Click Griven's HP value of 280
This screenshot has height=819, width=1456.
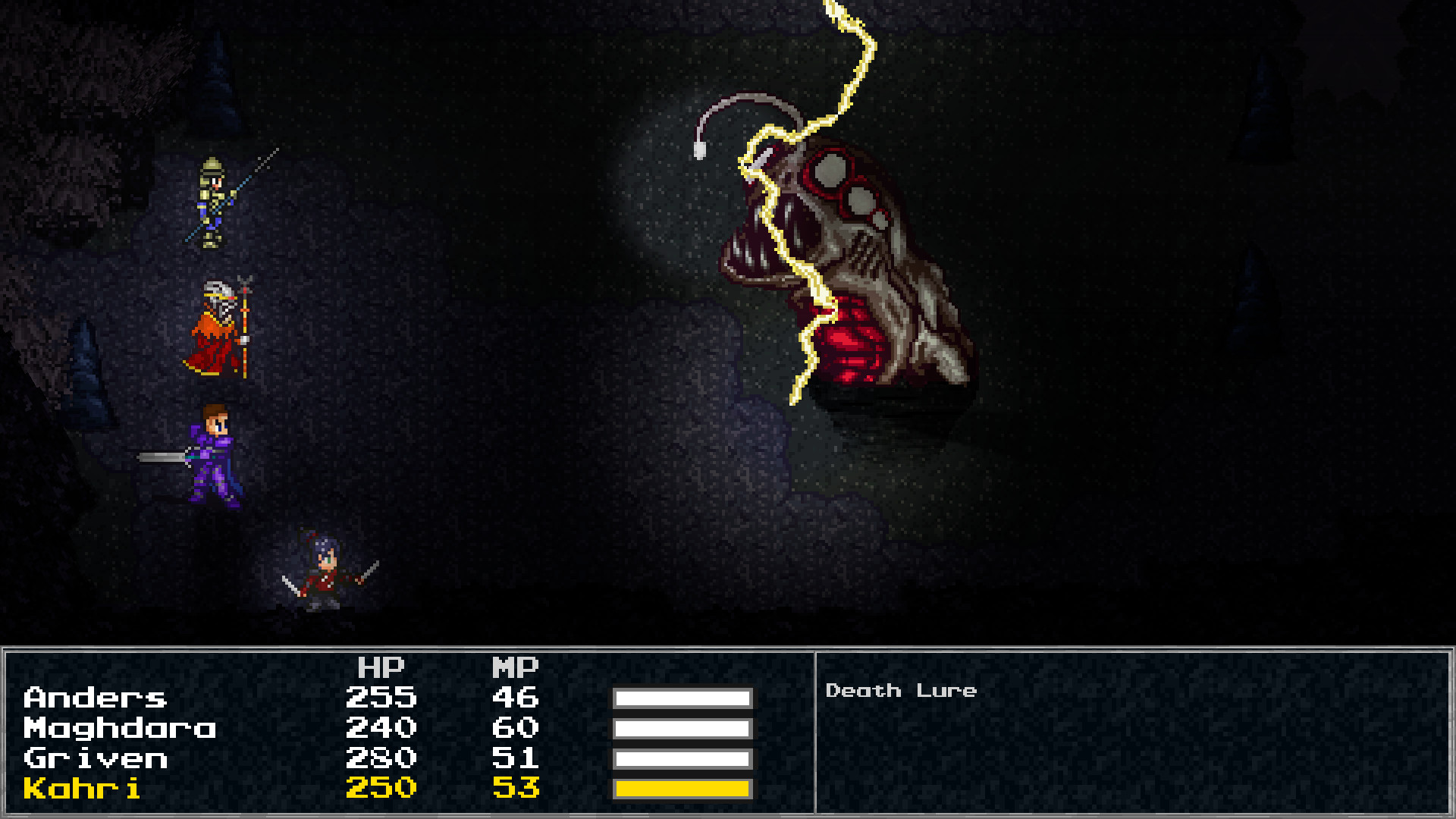(x=381, y=758)
